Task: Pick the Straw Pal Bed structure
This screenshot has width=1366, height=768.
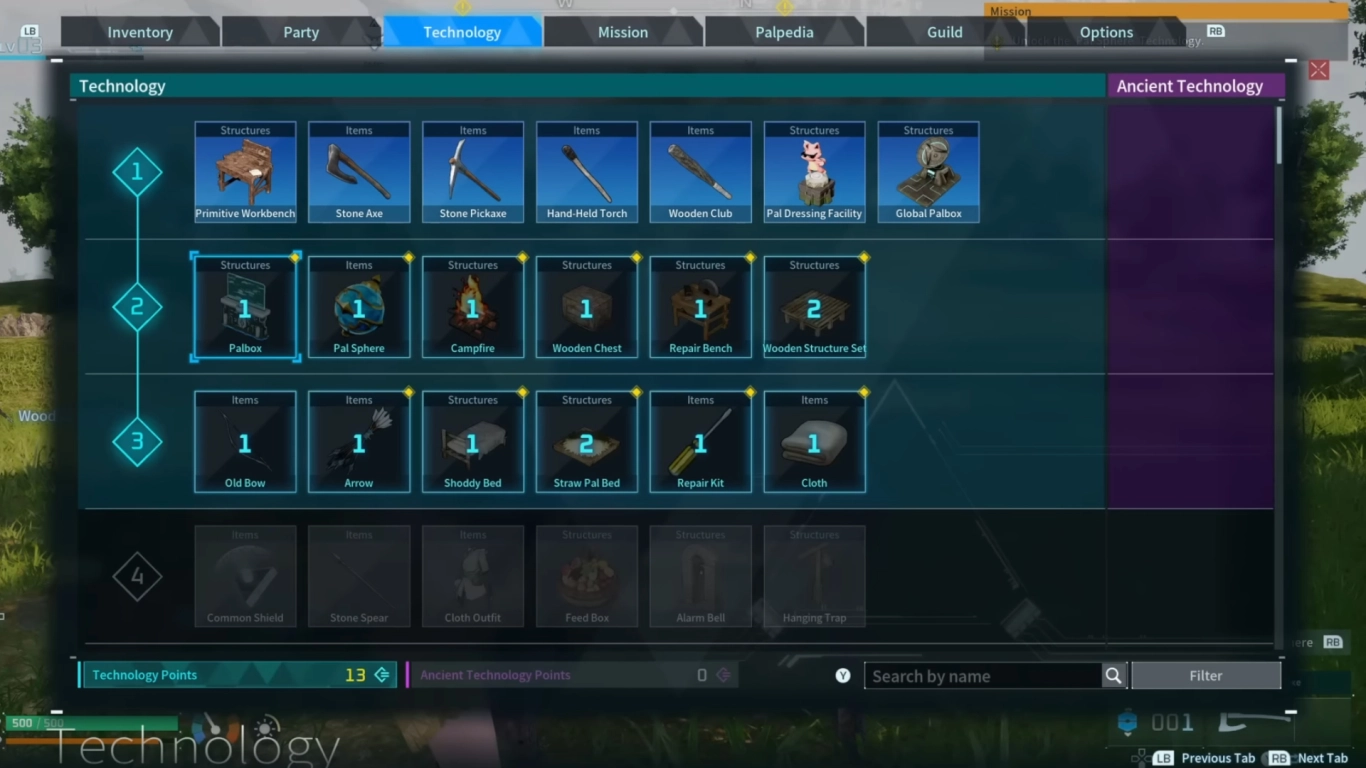Action: (x=587, y=441)
